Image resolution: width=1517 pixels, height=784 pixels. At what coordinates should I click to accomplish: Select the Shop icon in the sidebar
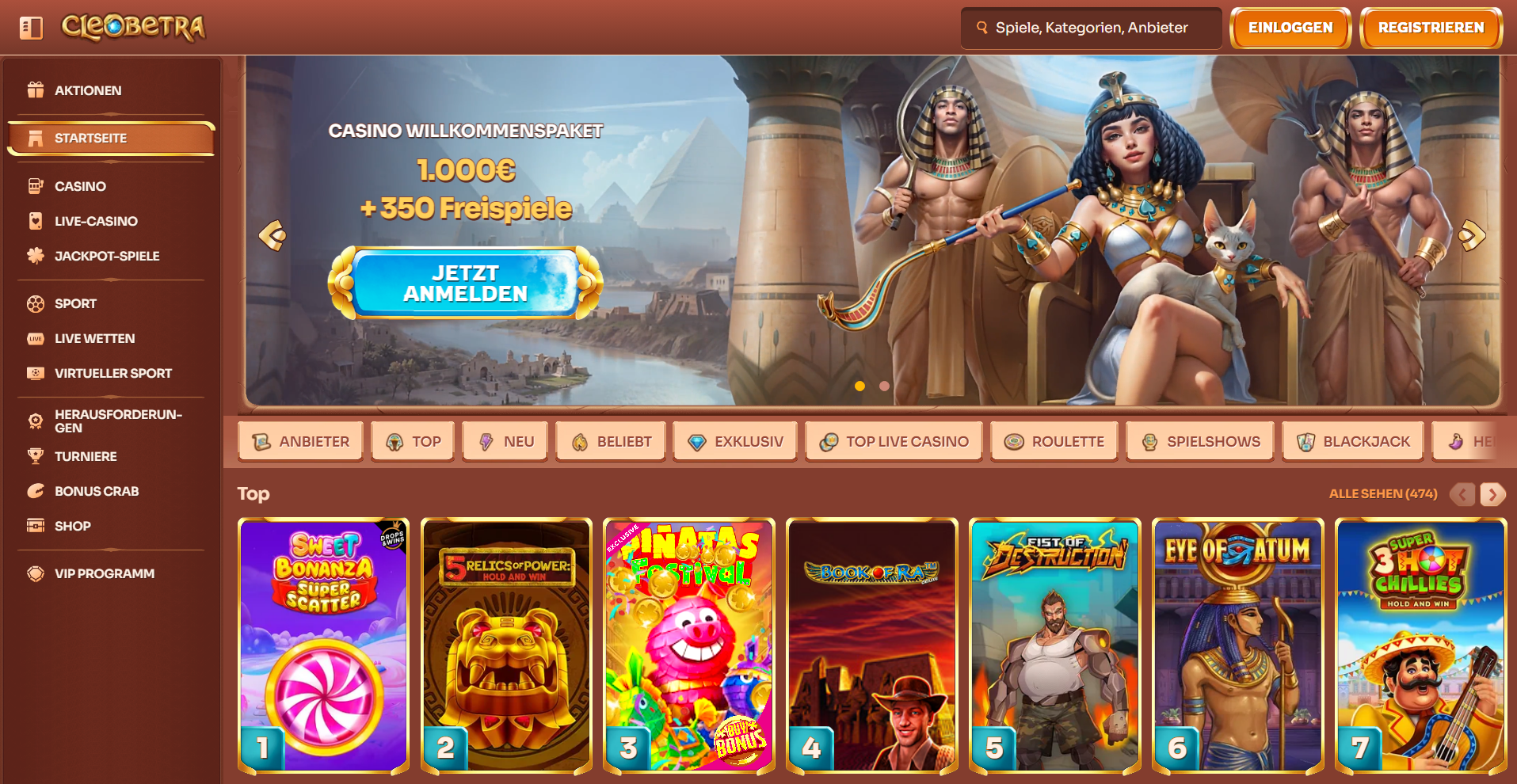click(35, 526)
